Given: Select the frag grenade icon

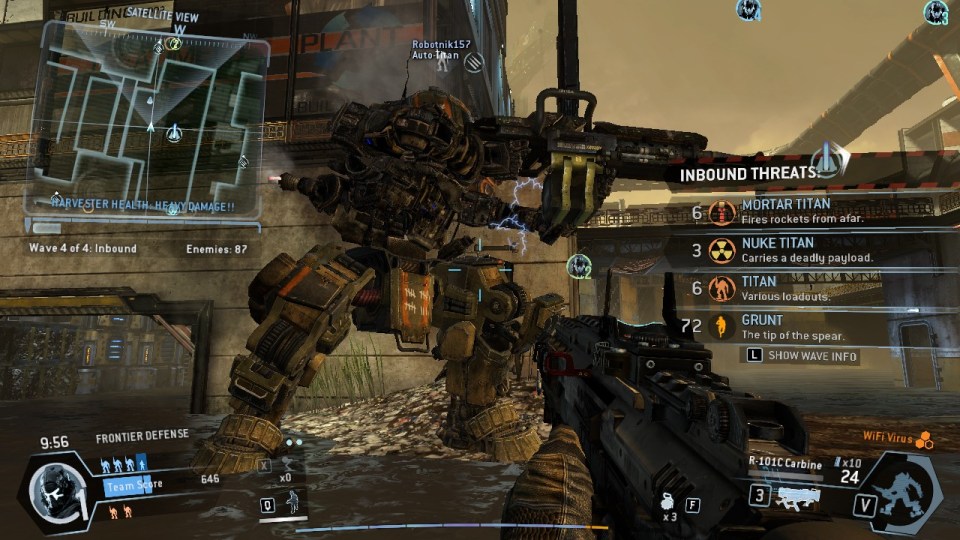Looking at the screenshot, I should point(667,503).
